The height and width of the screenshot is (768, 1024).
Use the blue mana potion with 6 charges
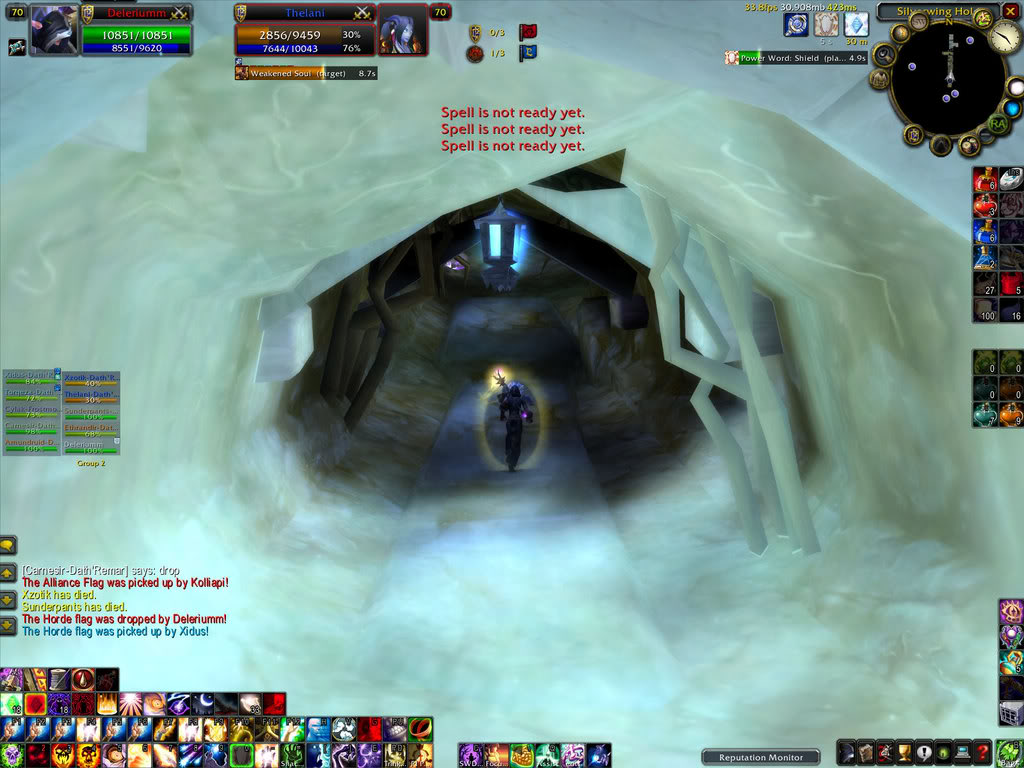pos(985,232)
